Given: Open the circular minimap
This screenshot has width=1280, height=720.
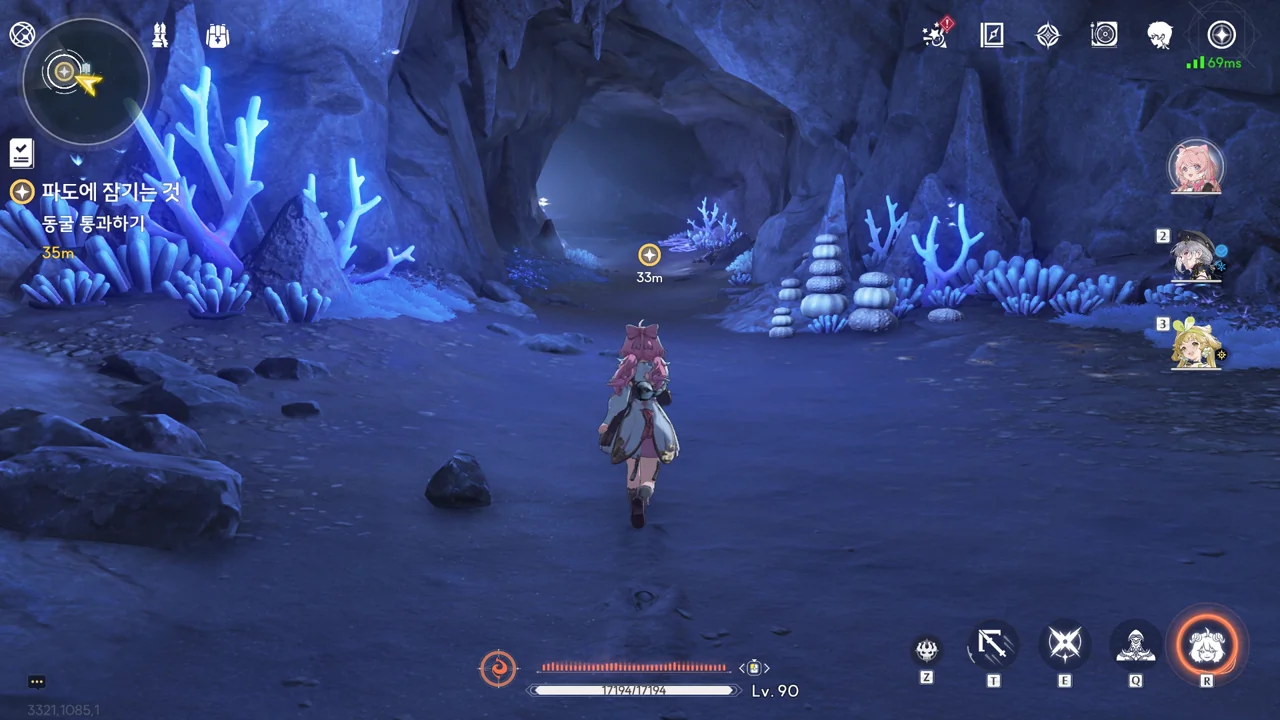Looking at the screenshot, I should point(85,82).
